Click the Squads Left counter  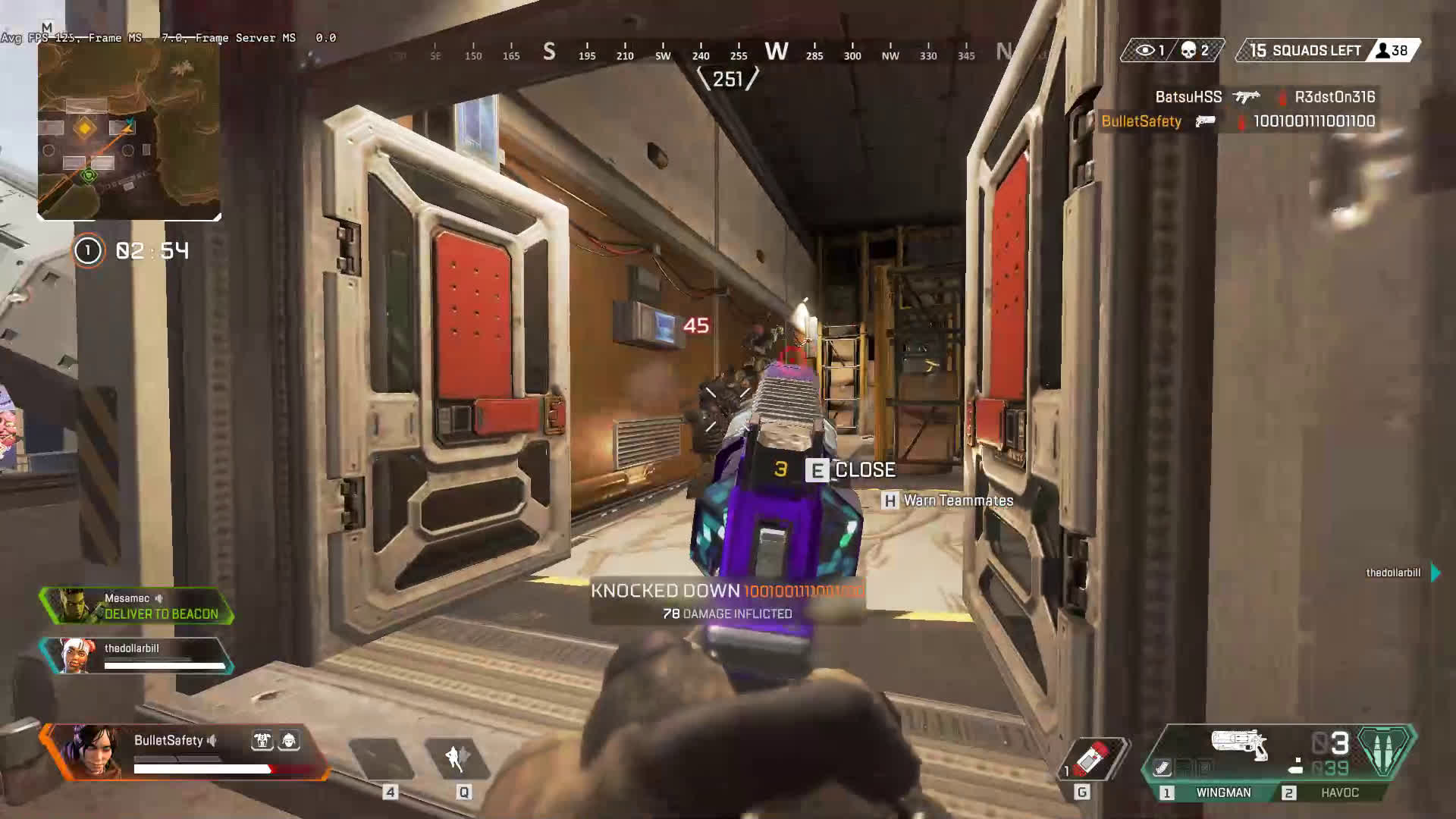1316,51
